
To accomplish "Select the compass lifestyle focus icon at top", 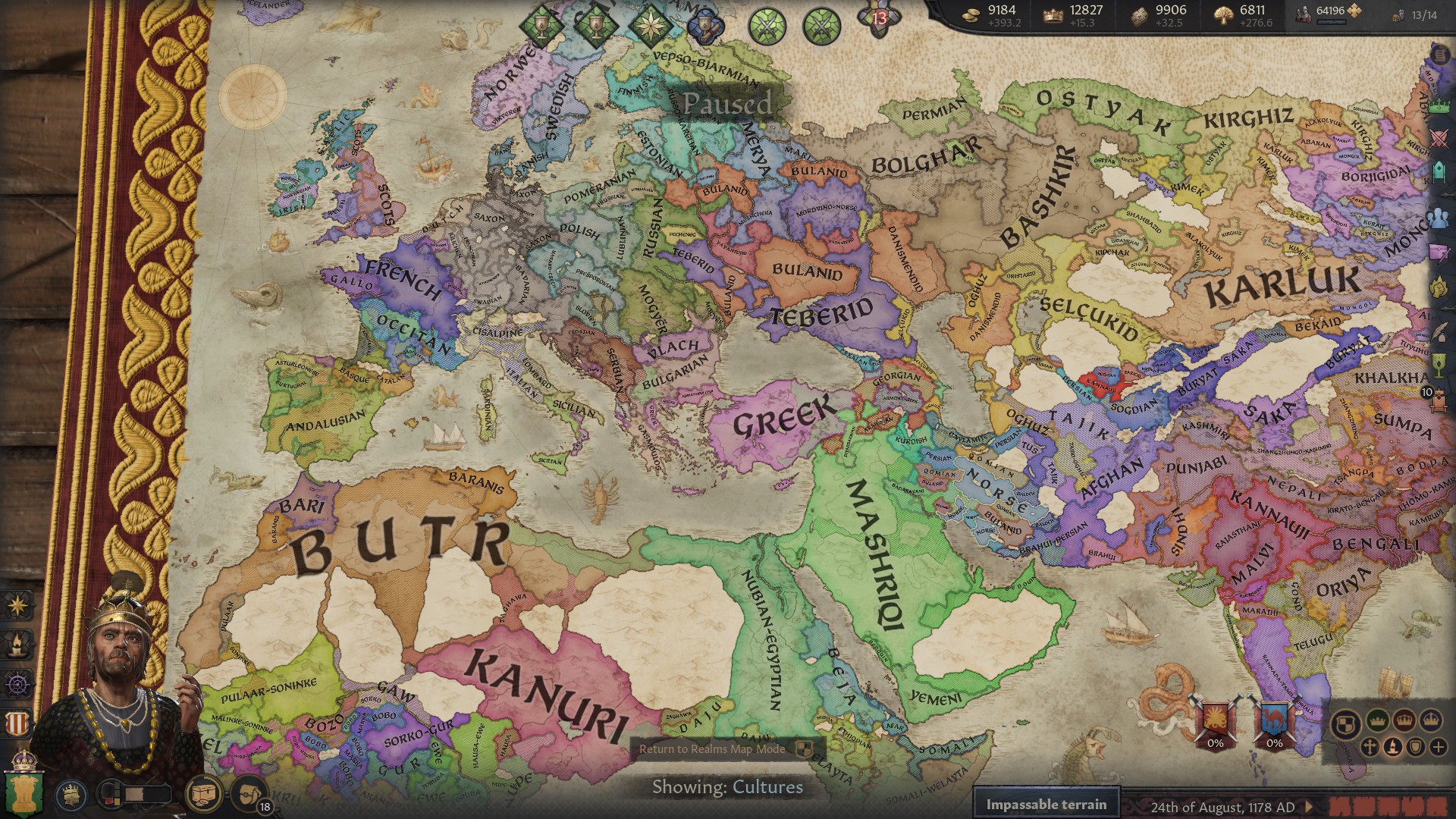I will [x=650, y=25].
